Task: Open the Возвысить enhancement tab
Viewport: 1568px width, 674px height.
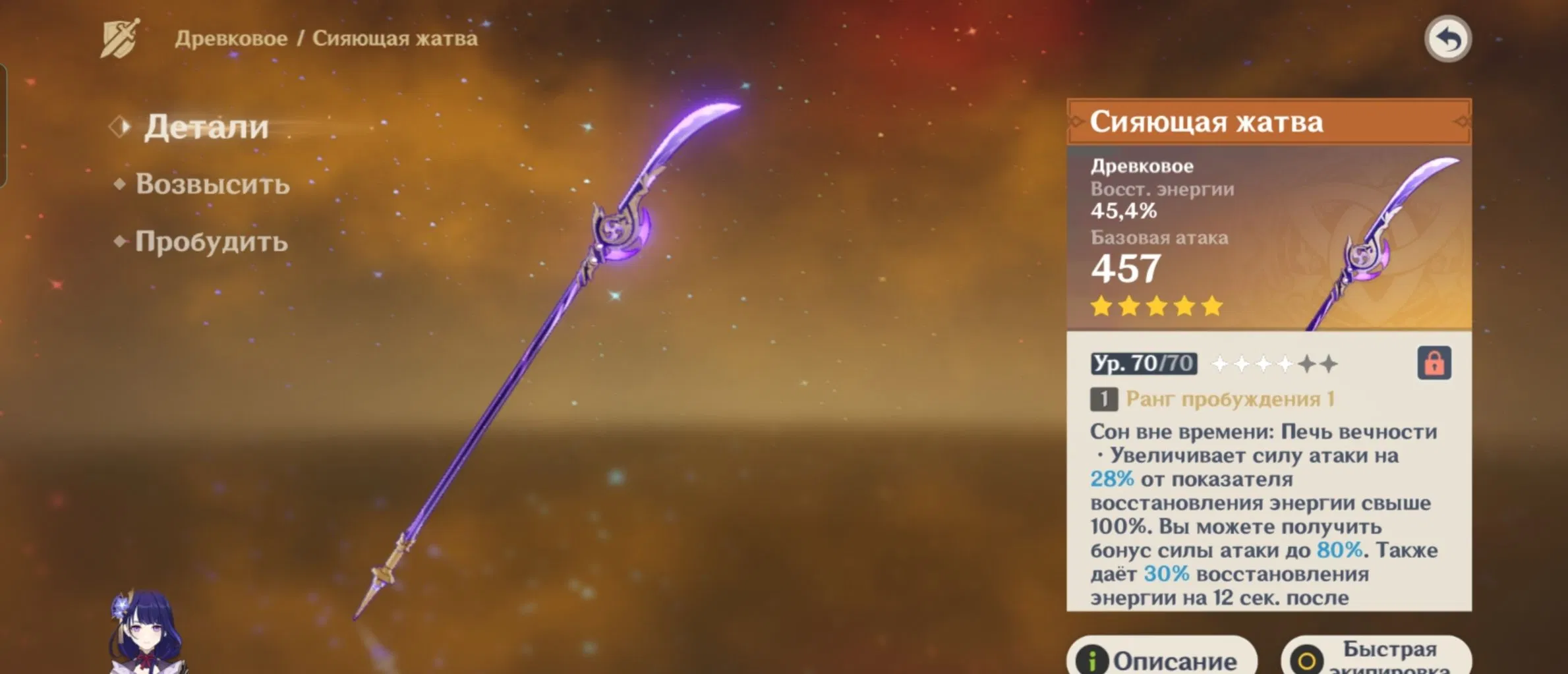Action: [x=212, y=184]
